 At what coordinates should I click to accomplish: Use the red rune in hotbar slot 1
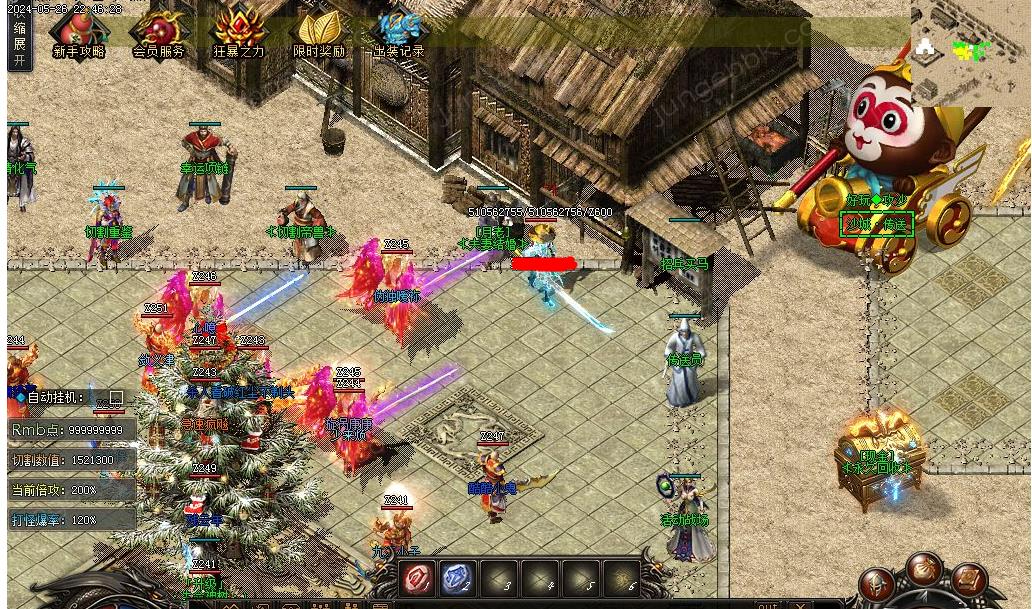pos(416,578)
